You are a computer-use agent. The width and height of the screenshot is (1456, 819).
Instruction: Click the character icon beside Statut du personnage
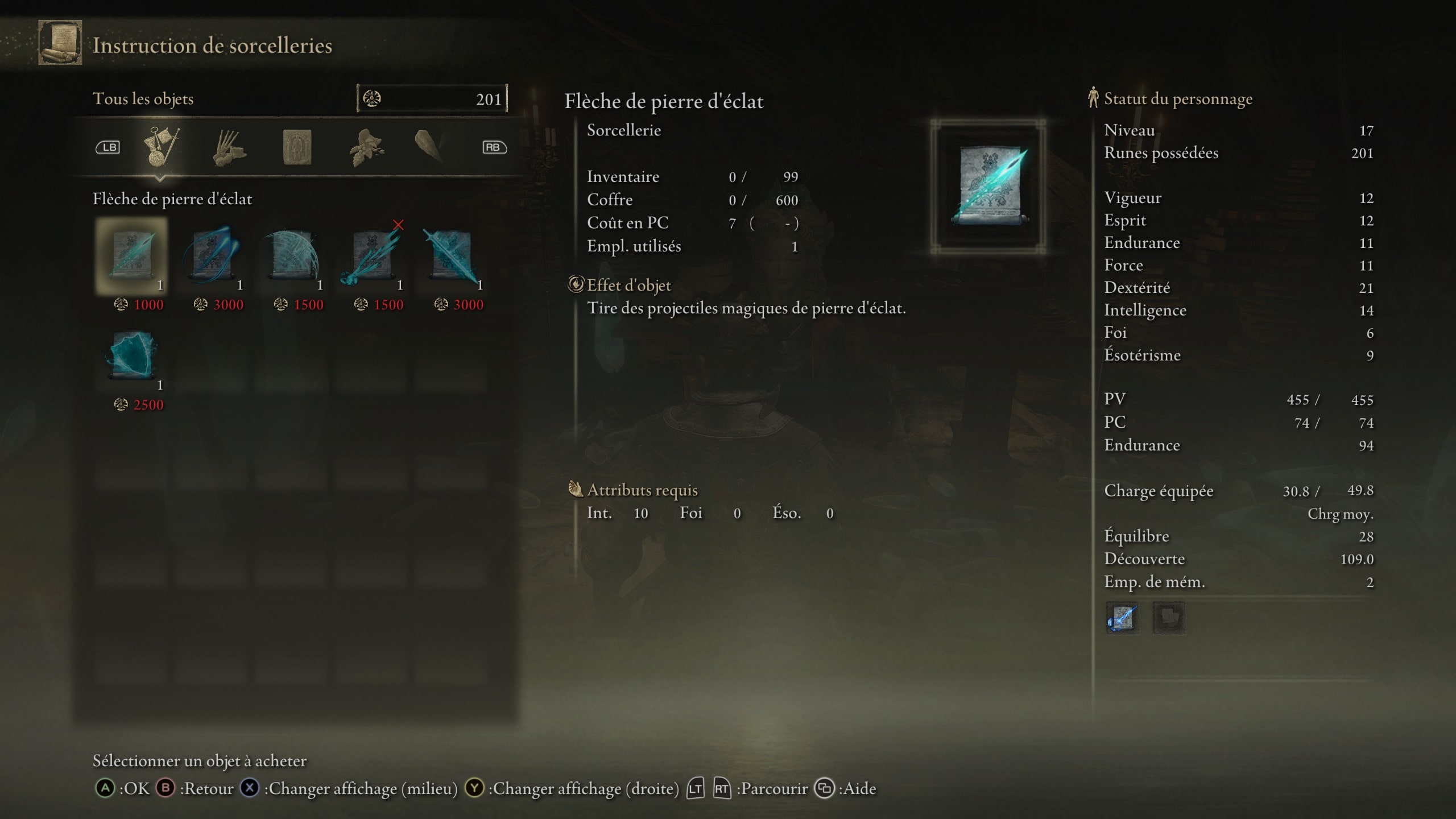point(1092,98)
